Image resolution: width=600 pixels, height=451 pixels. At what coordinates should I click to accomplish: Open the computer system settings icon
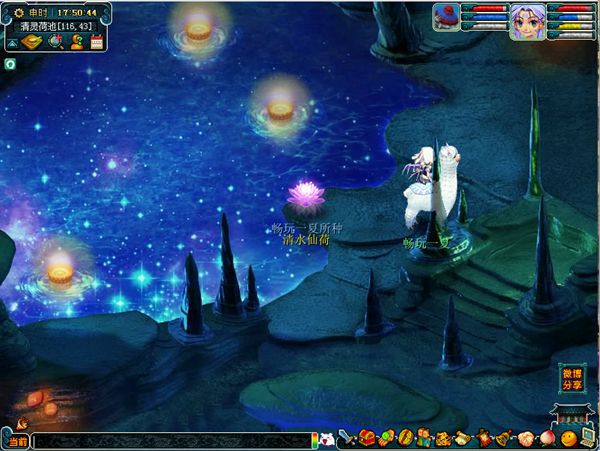(587, 438)
